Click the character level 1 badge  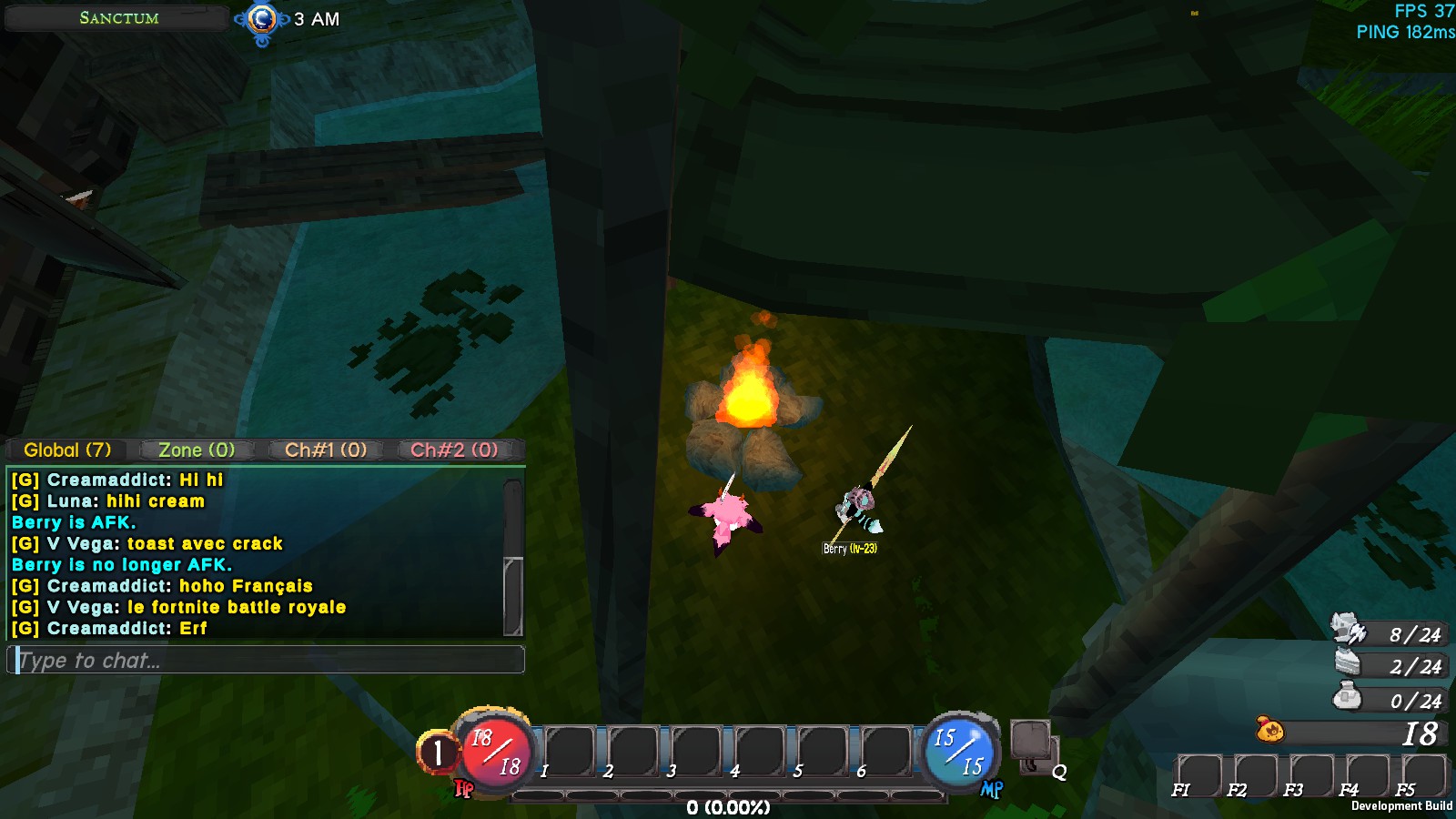(x=438, y=753)
